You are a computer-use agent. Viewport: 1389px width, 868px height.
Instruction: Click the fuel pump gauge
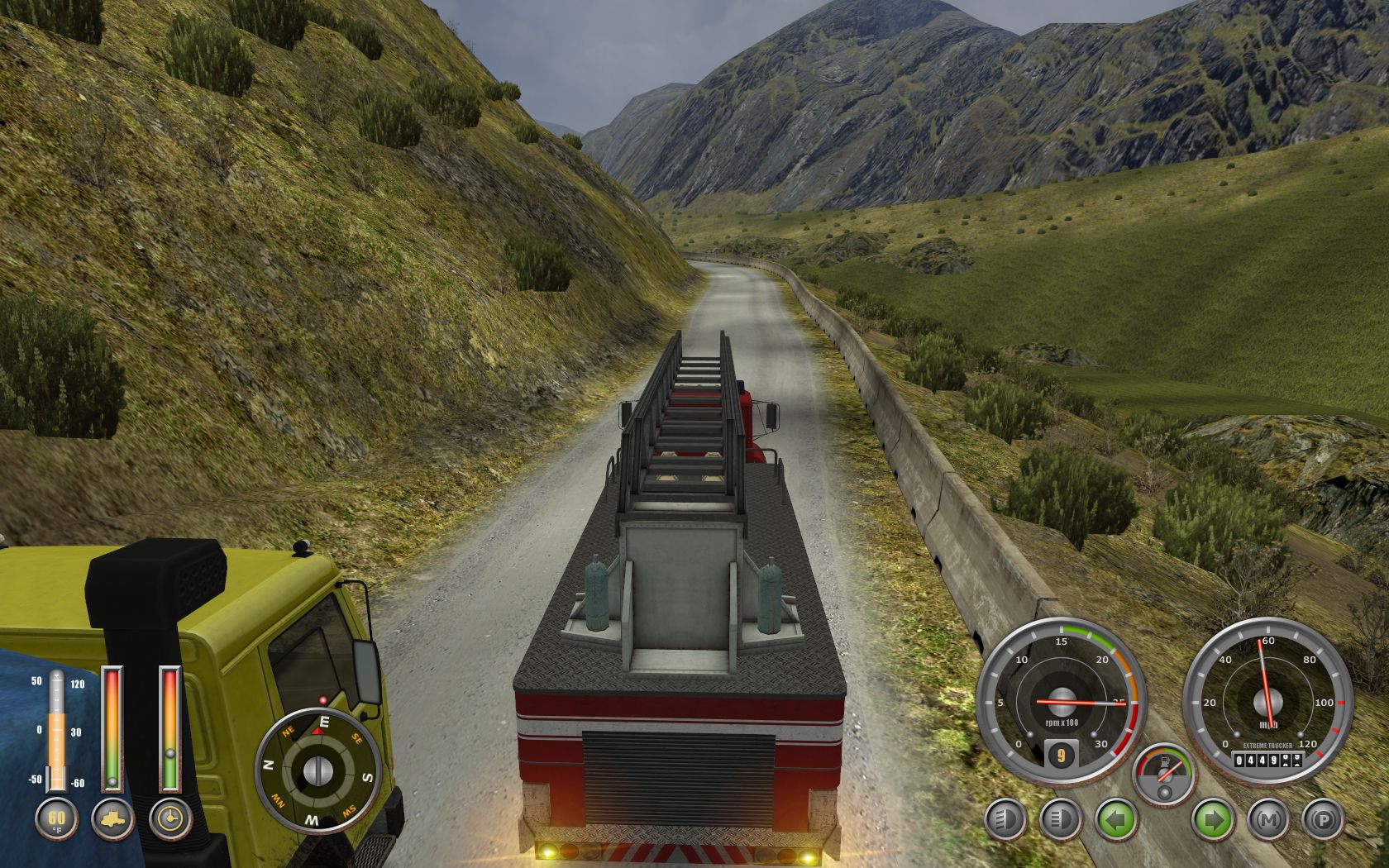1164,775
